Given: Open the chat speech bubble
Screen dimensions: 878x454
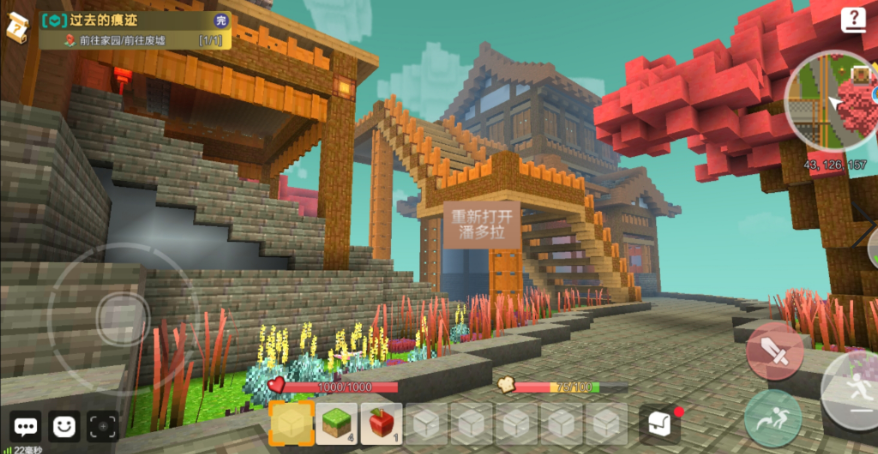Looking at the screenshot, I should point(26,426).
